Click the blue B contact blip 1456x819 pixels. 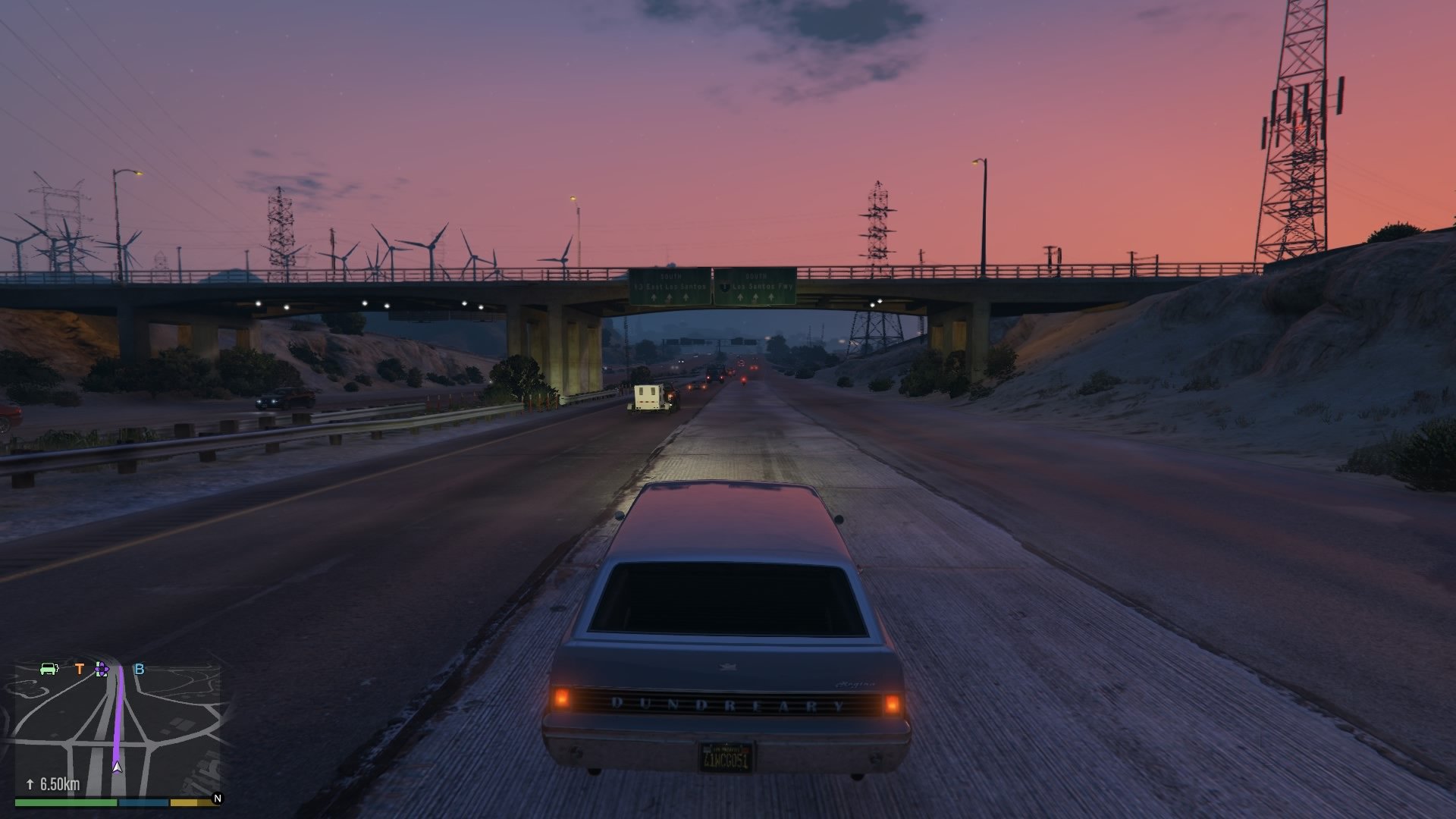click(139, 669)
